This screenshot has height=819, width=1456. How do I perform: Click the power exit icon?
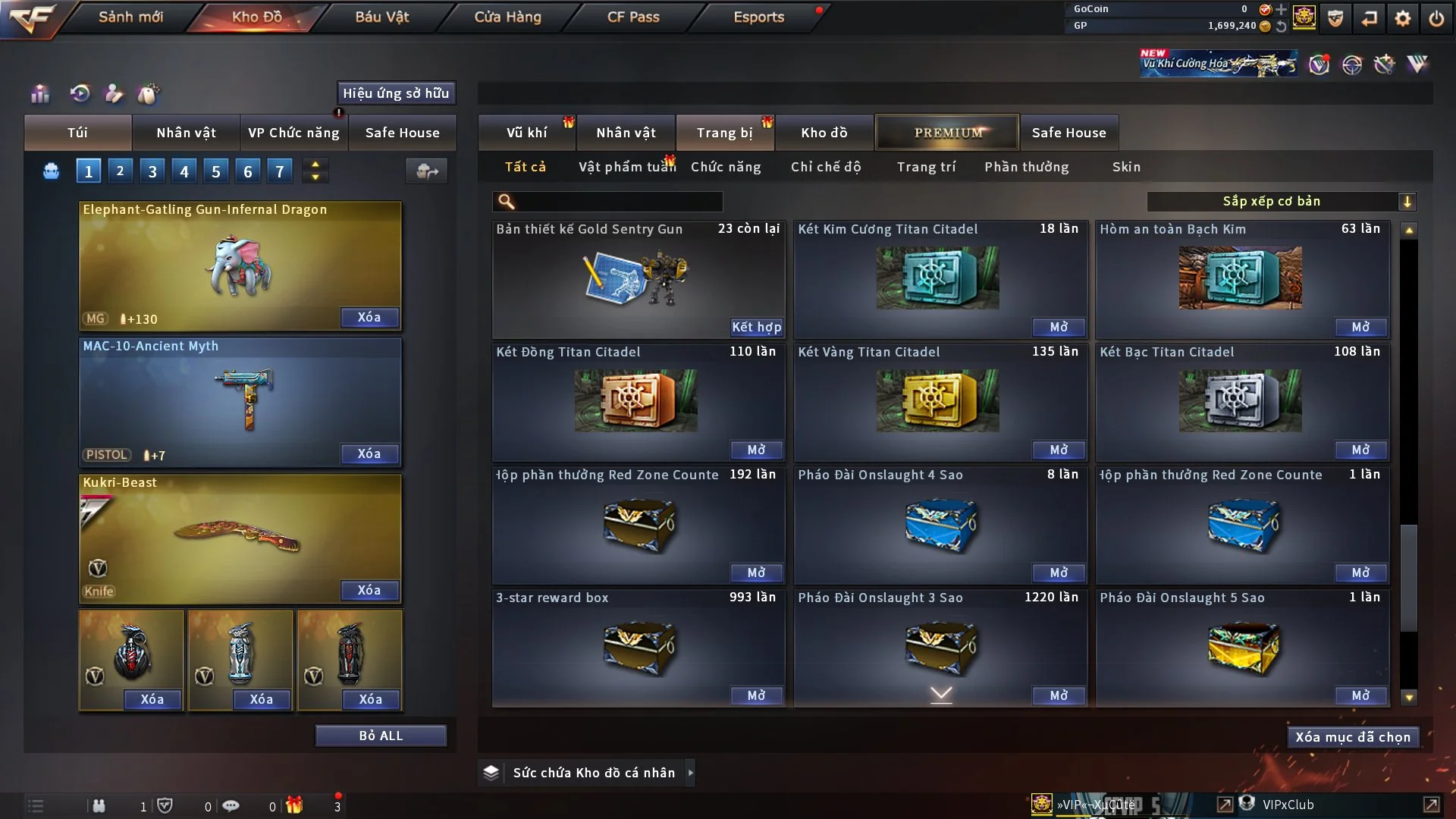tap(1436, 18)
